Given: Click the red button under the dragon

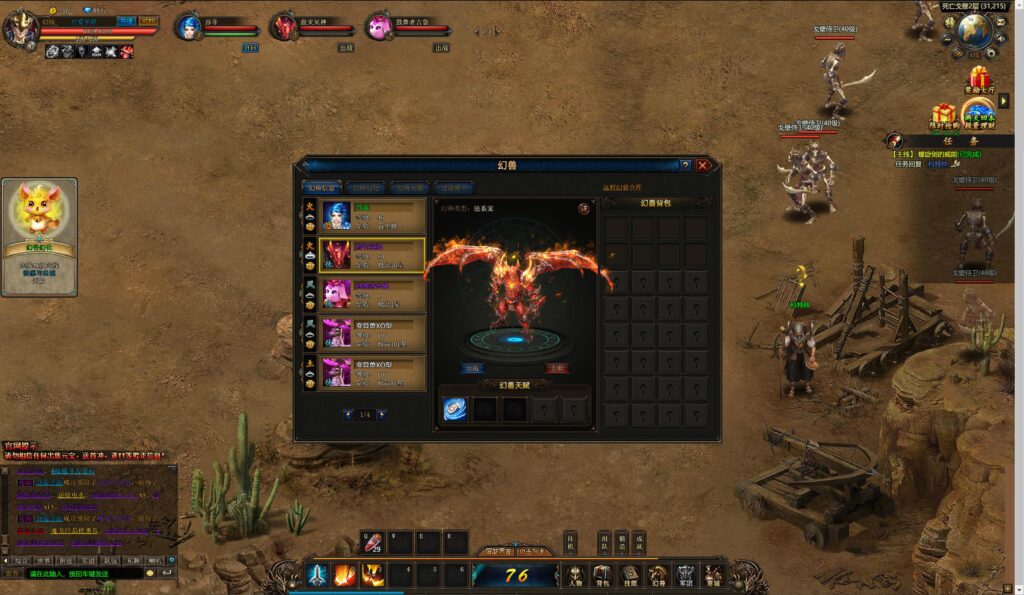Looking at the screenshot, I should 558,367.
